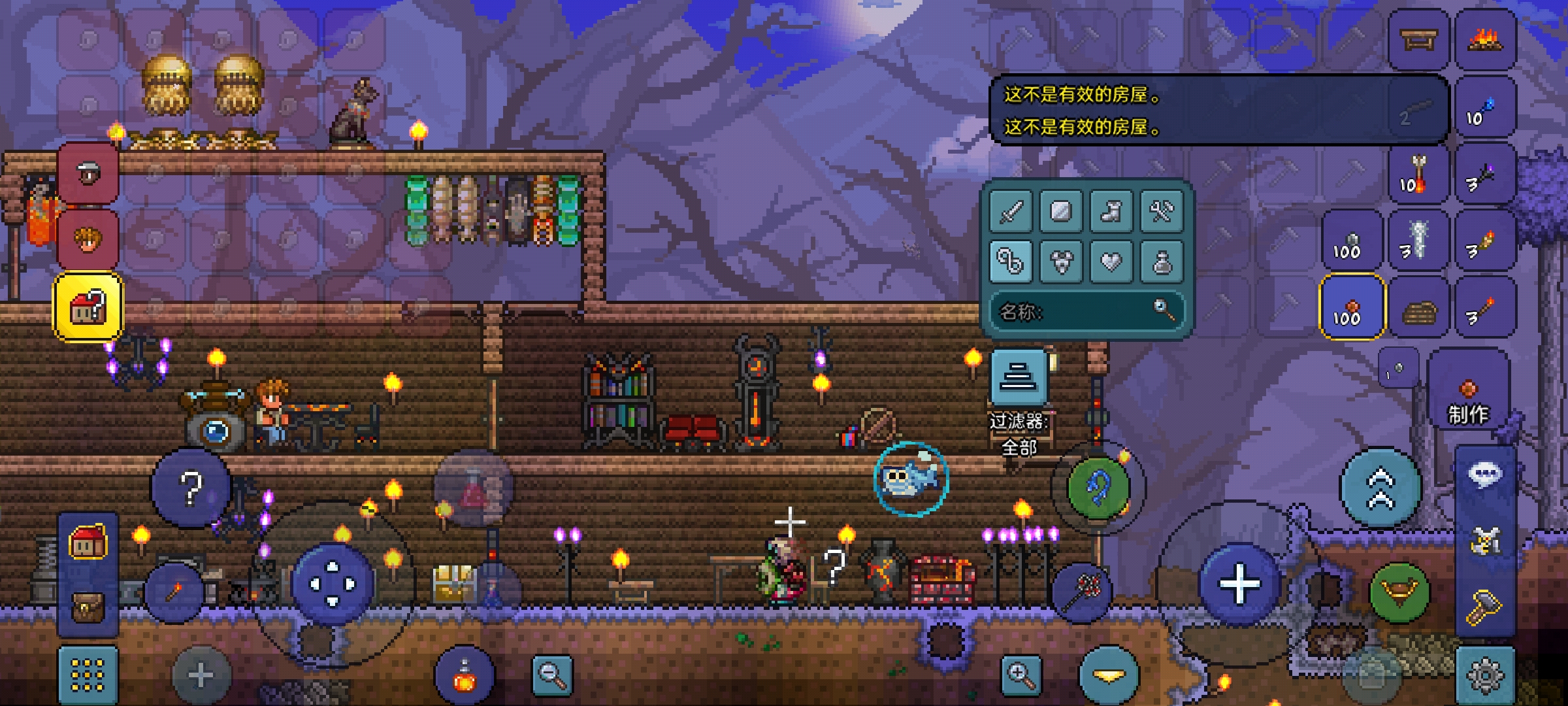This screenshot has width=1568, height=706.
Task: Tap the 制作 craft button
Action: tap(1468, 399)
